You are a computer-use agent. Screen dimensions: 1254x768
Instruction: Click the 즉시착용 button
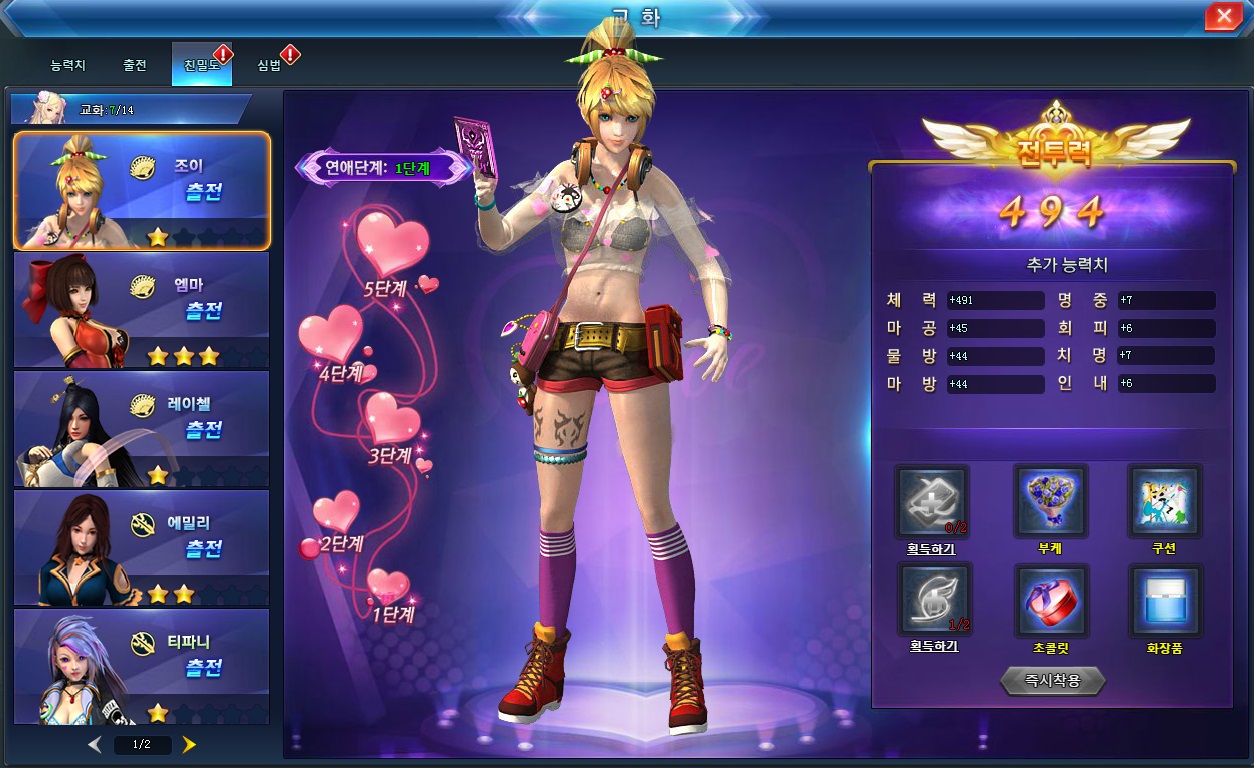1052,681
